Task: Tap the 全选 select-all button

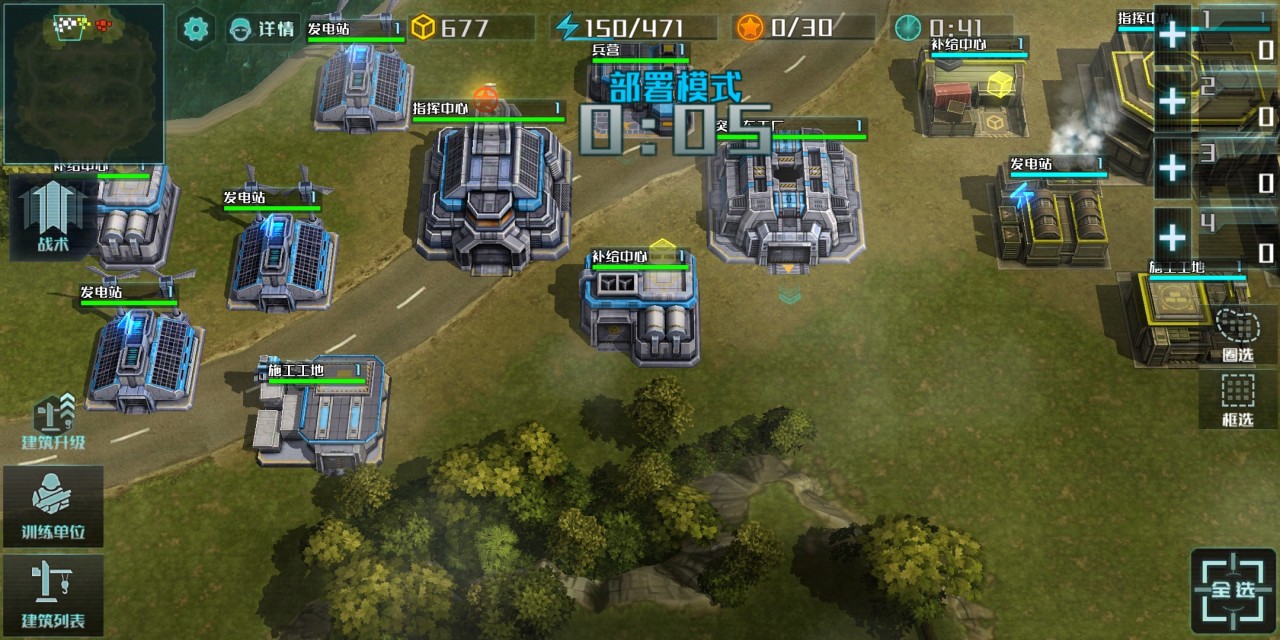Action: (1233, 590)
